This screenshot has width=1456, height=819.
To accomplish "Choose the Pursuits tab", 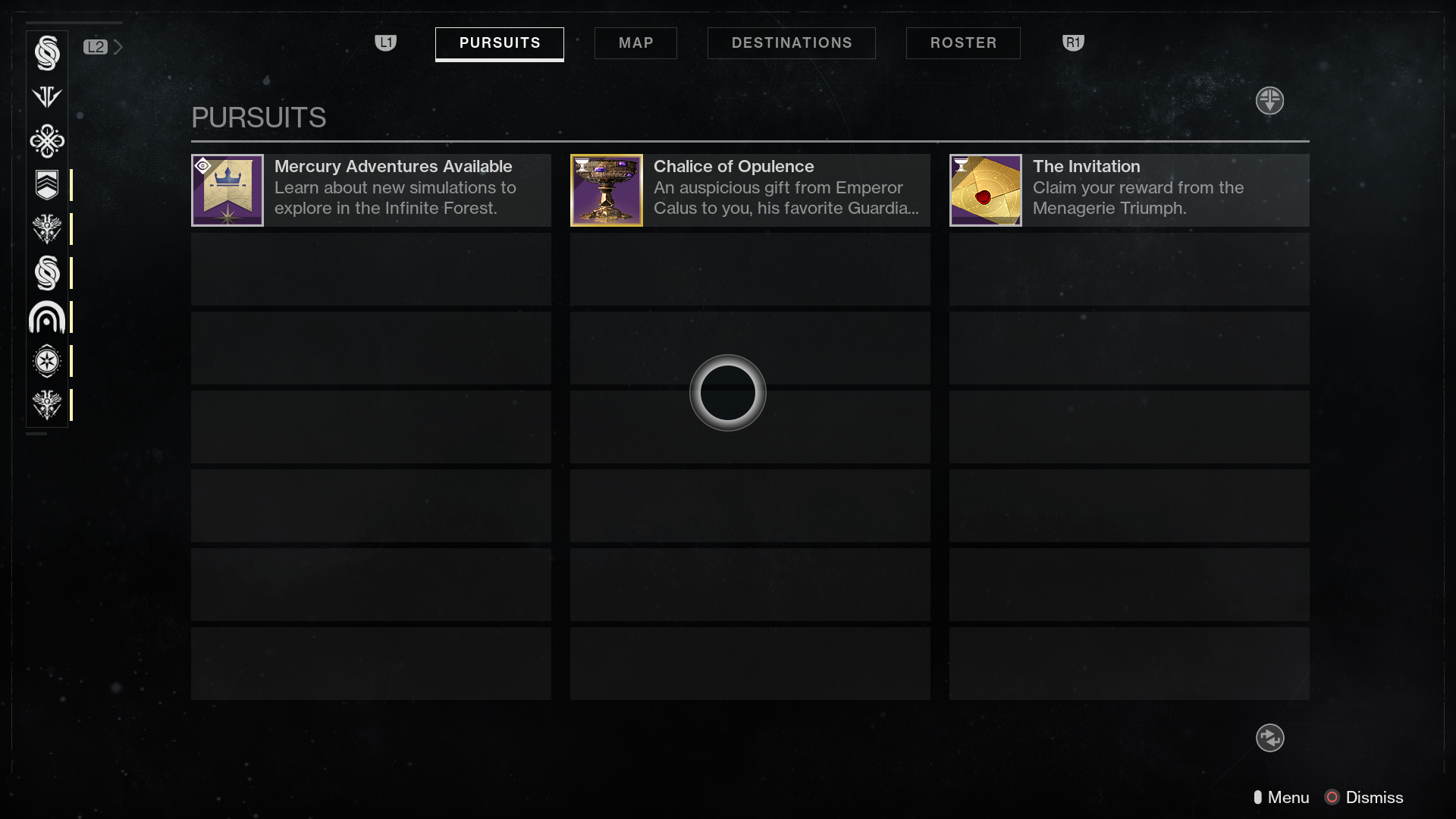I will coord(499,43).
